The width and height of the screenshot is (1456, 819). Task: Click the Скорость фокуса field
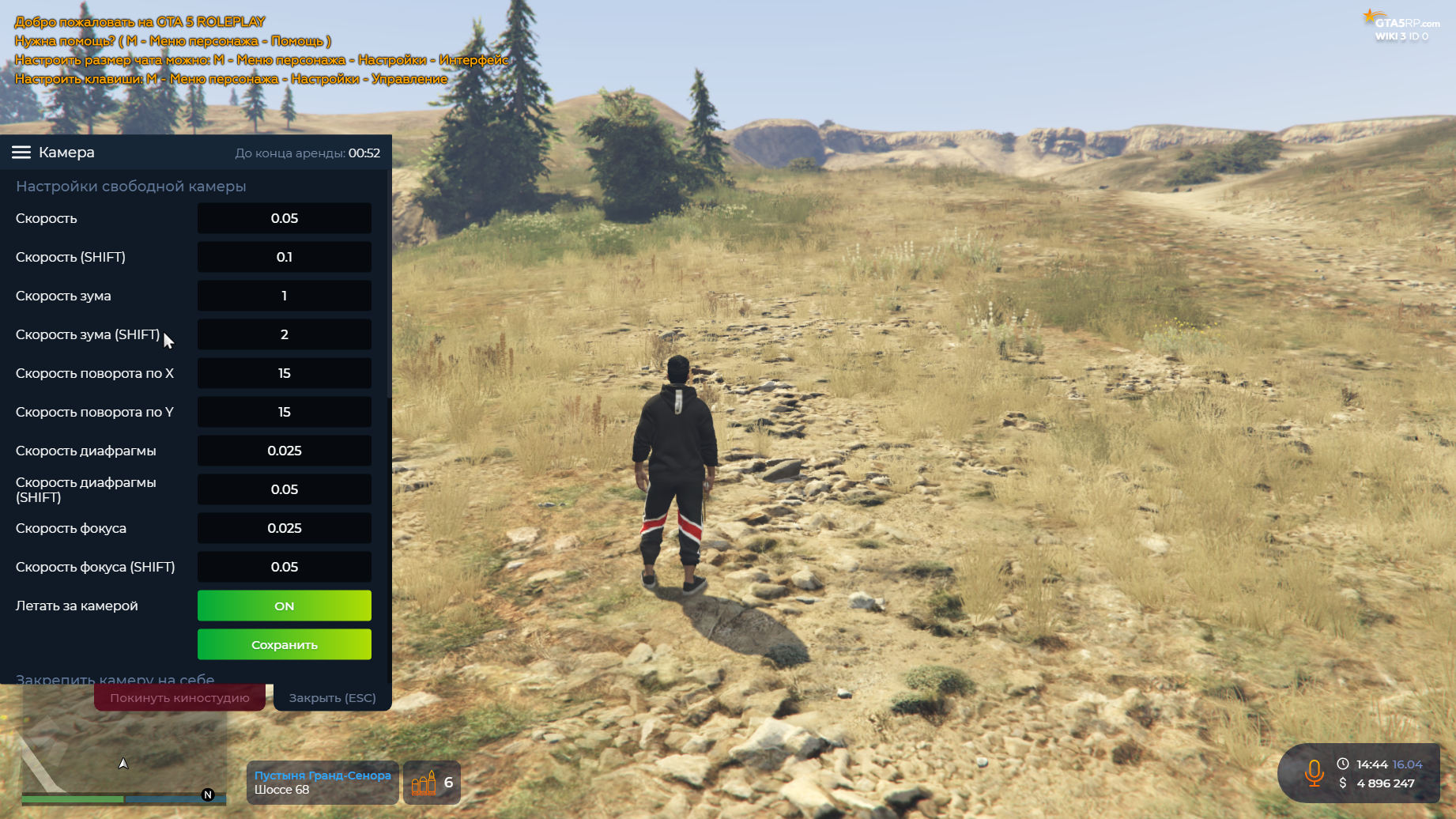(x=284, y=528)
